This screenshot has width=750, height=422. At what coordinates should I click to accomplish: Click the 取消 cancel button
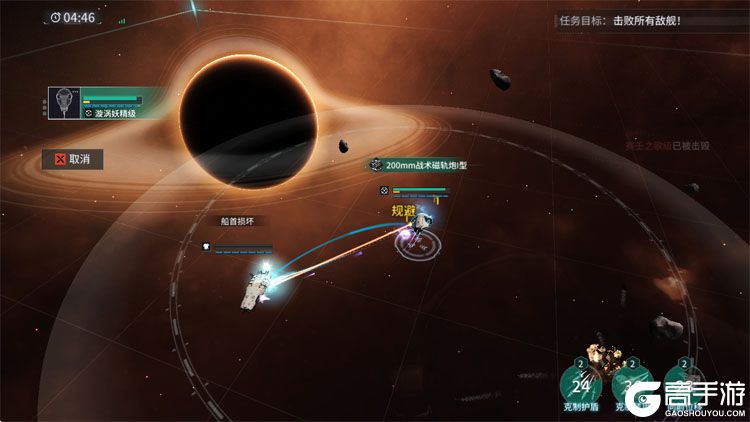coord(71,158)
